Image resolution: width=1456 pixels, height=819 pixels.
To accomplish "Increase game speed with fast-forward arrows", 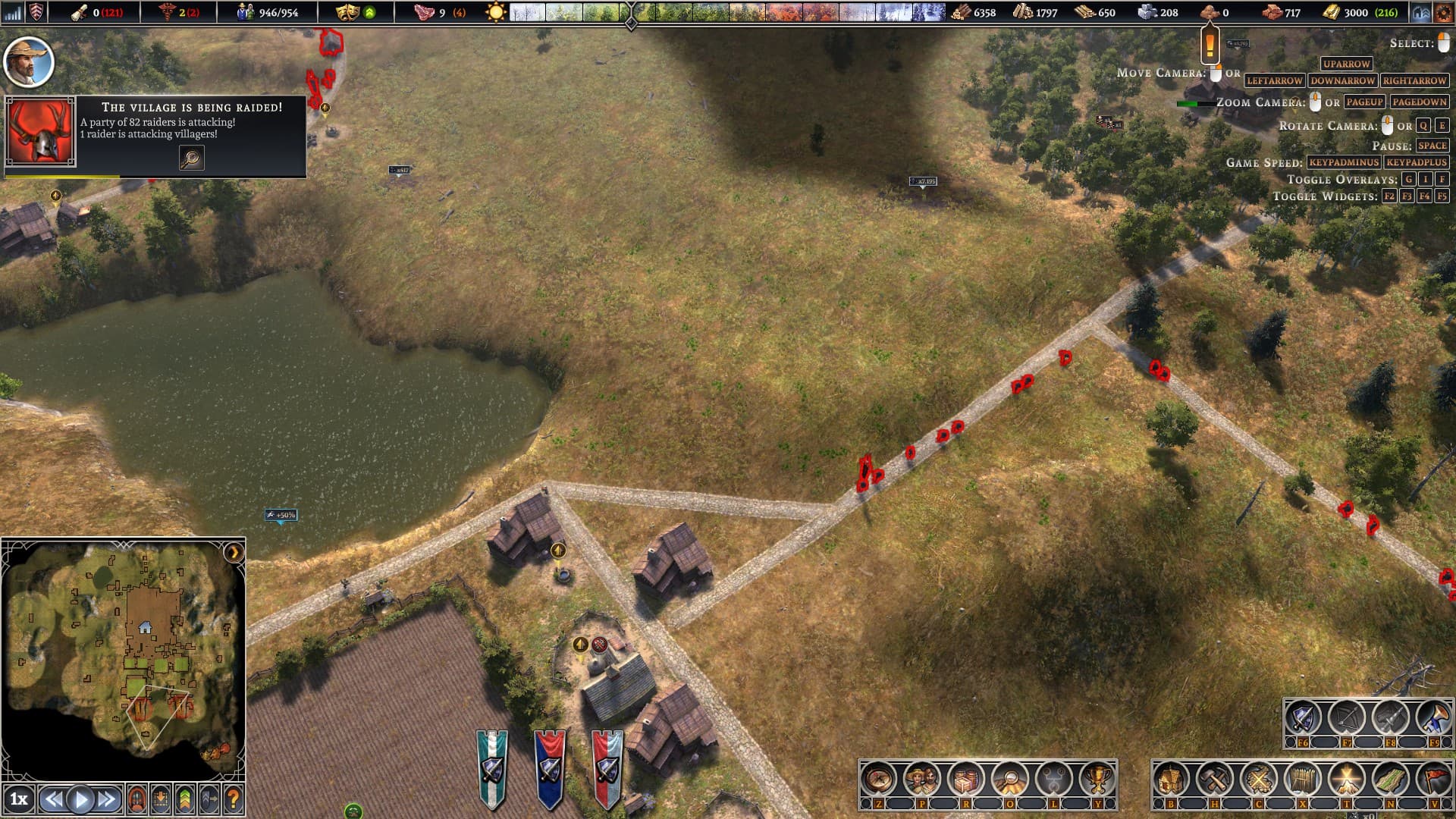I will tap(108, 799).
